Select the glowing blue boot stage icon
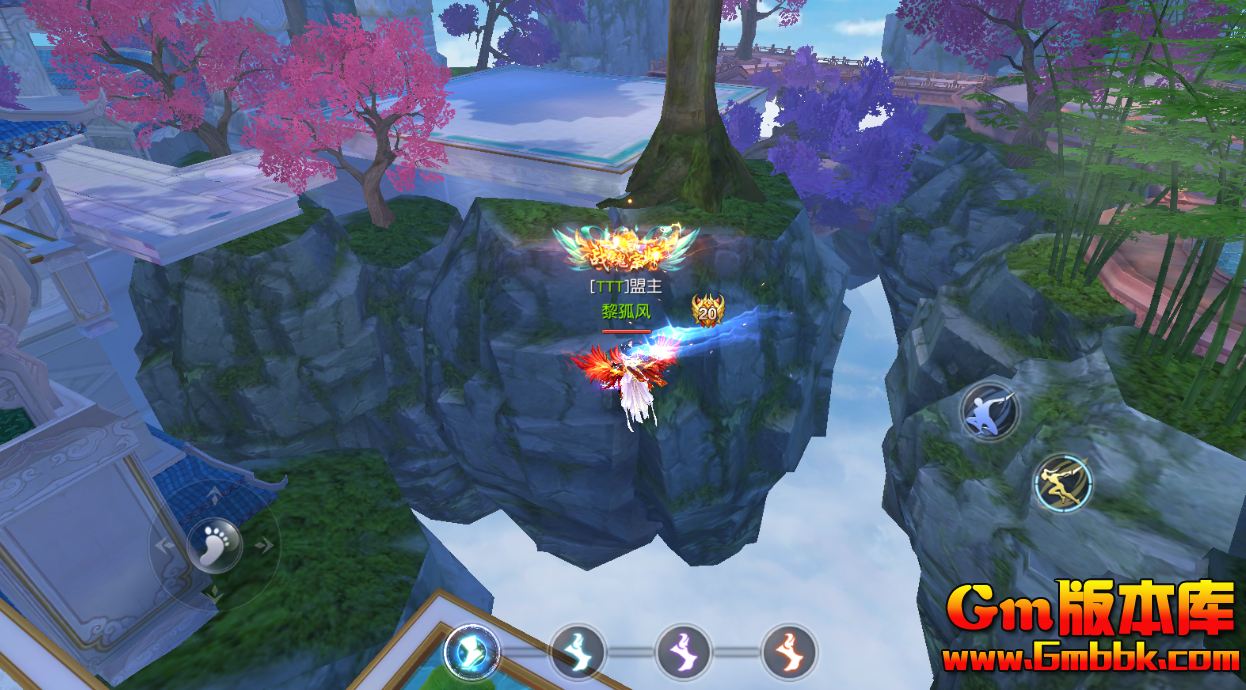This screenshot has height=690, width=1246. 471,651
